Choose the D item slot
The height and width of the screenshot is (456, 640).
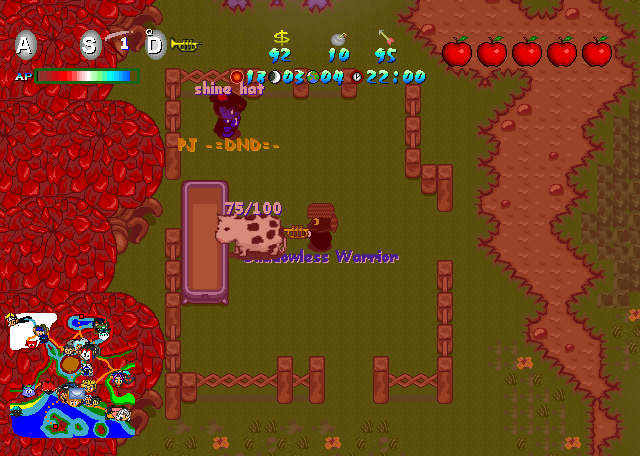point(155,44)
